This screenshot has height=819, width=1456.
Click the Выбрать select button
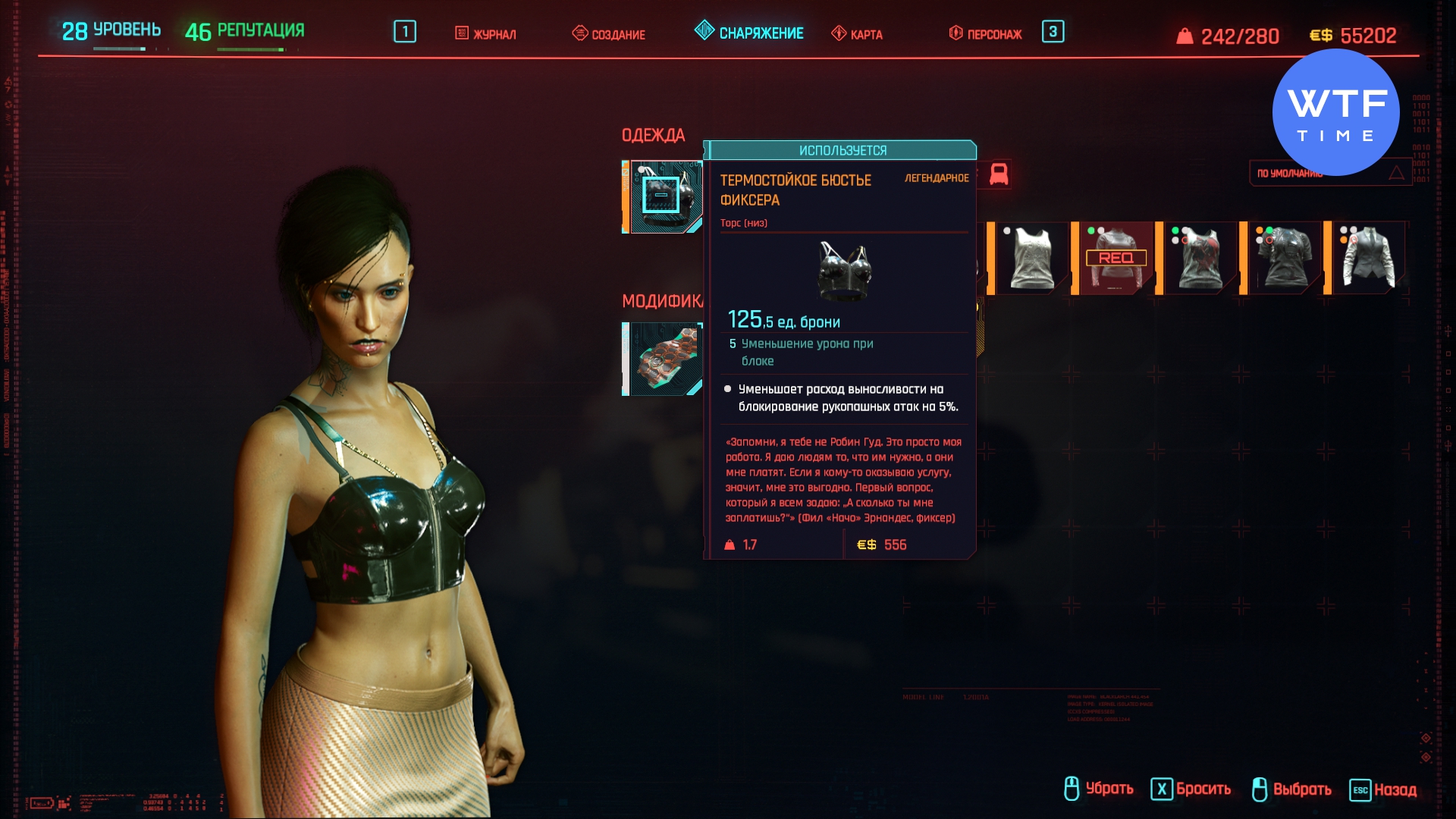pyautogui.click(x=1291, y=789)
